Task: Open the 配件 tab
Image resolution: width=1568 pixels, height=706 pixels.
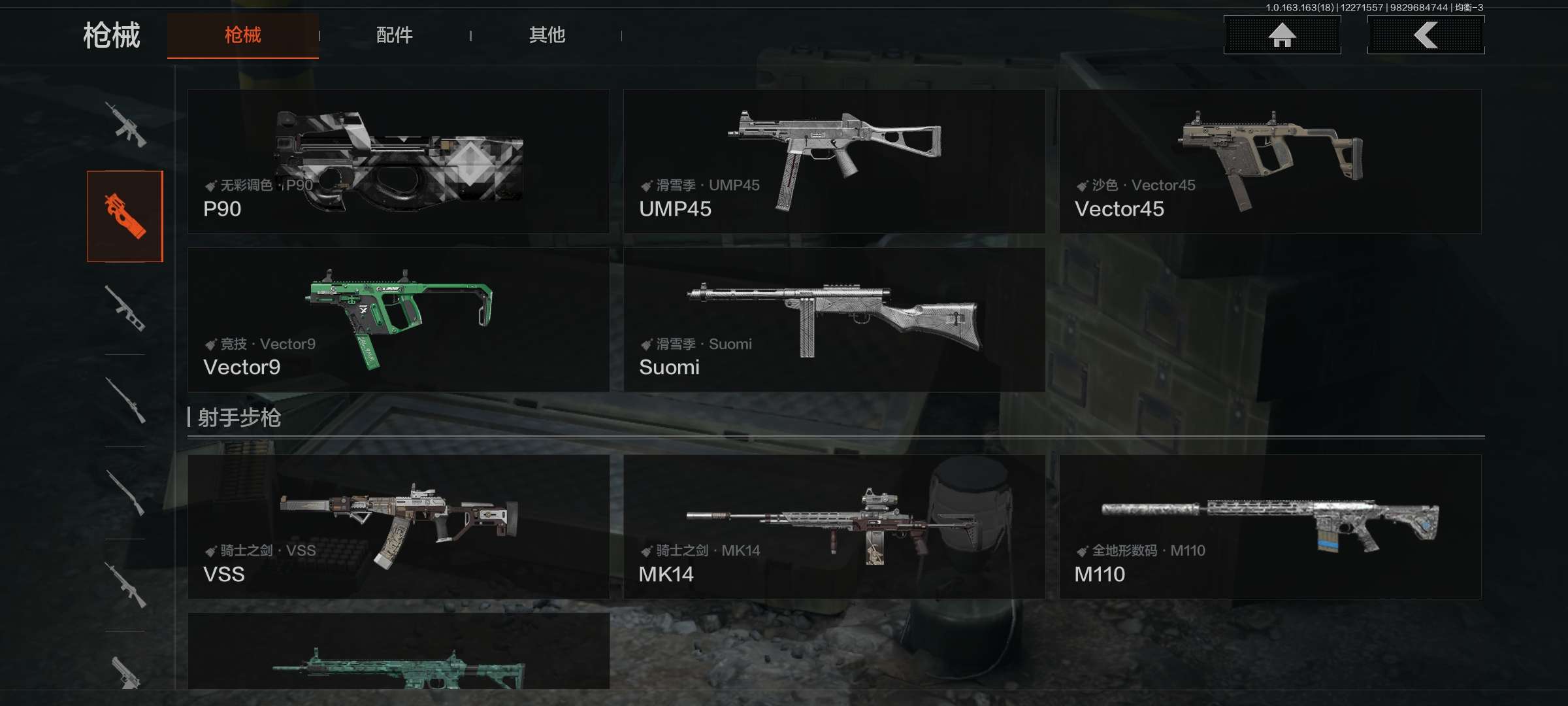Action: [394, 35]
